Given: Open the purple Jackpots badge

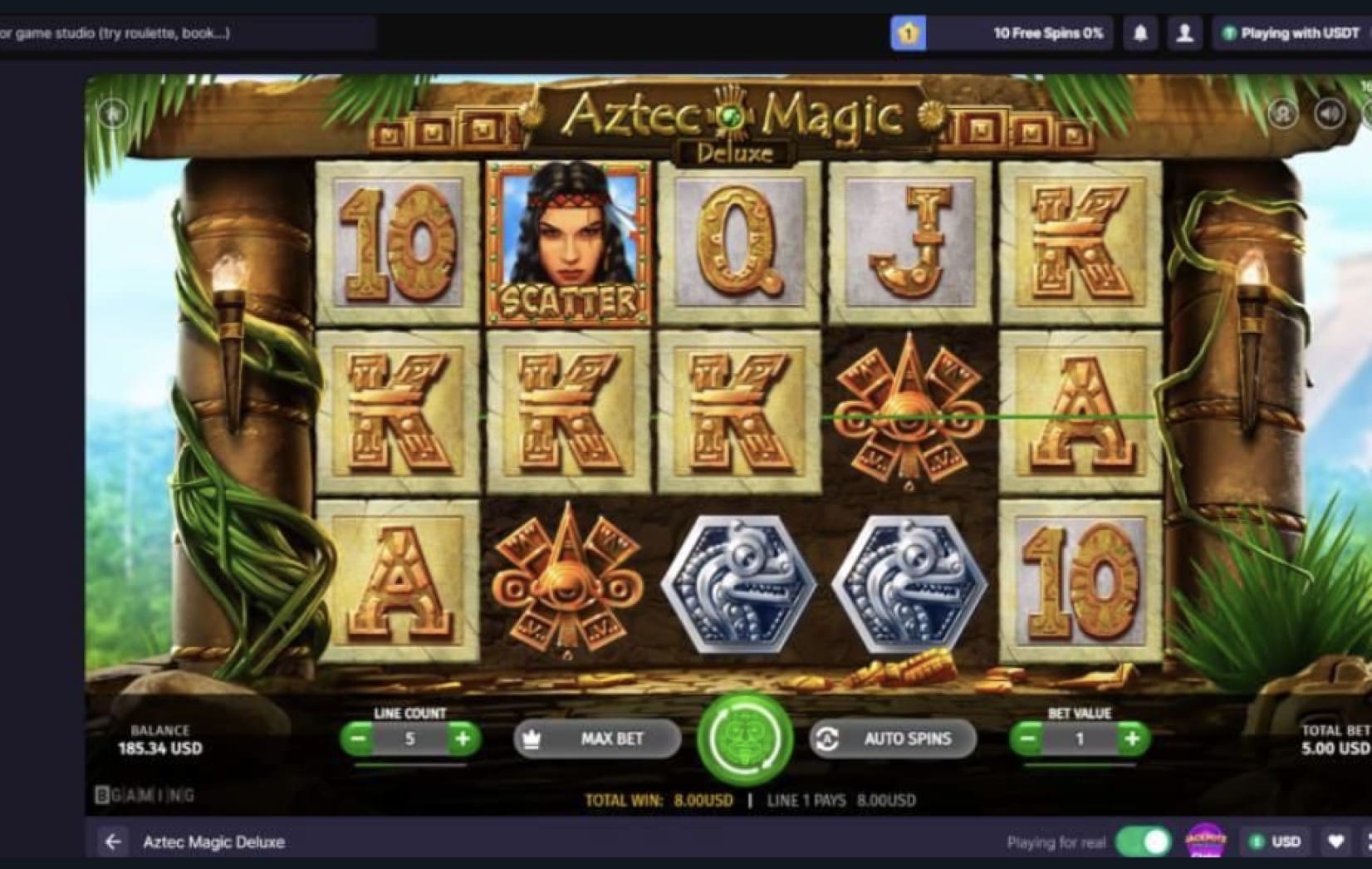Looking at the screenshot, I should pos(1205,841).
